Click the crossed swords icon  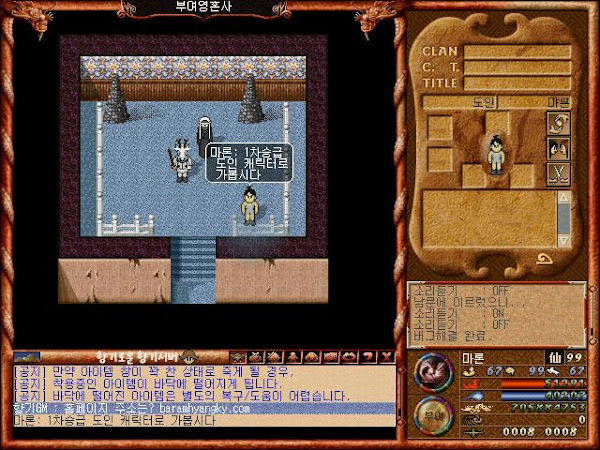pos(558,175)
